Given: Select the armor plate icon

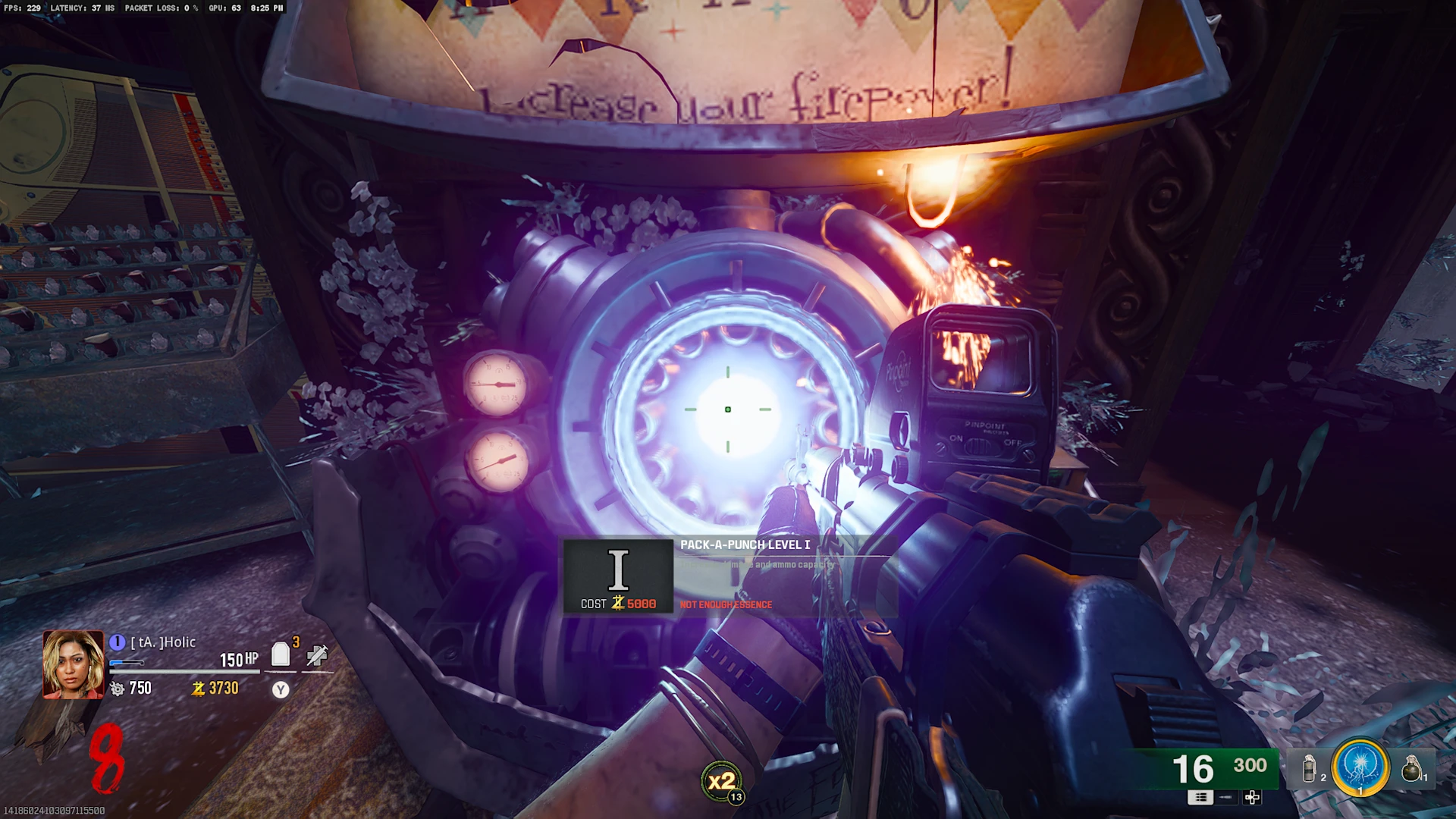Looking at the screenshot, I should tap(281, 654).
